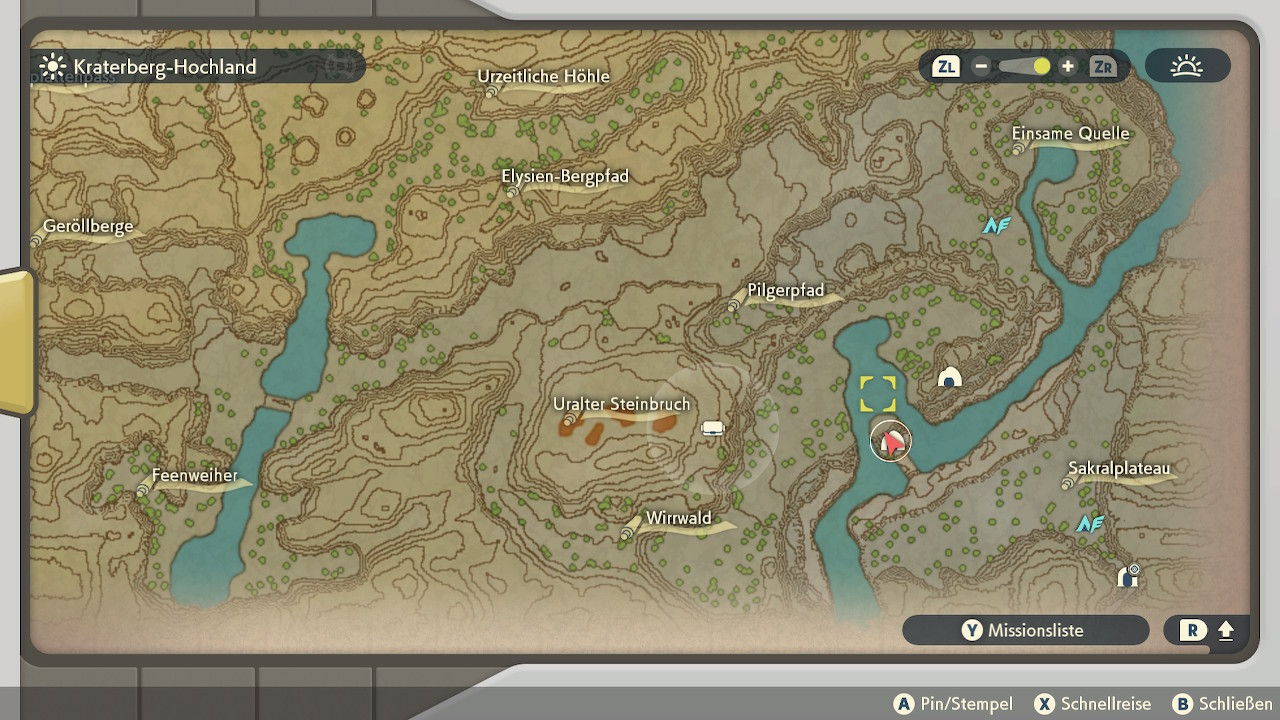This screenshot has width=1280, height=720.
Task: Choose the Pilgerpfad location label
Action: [786, 291]
